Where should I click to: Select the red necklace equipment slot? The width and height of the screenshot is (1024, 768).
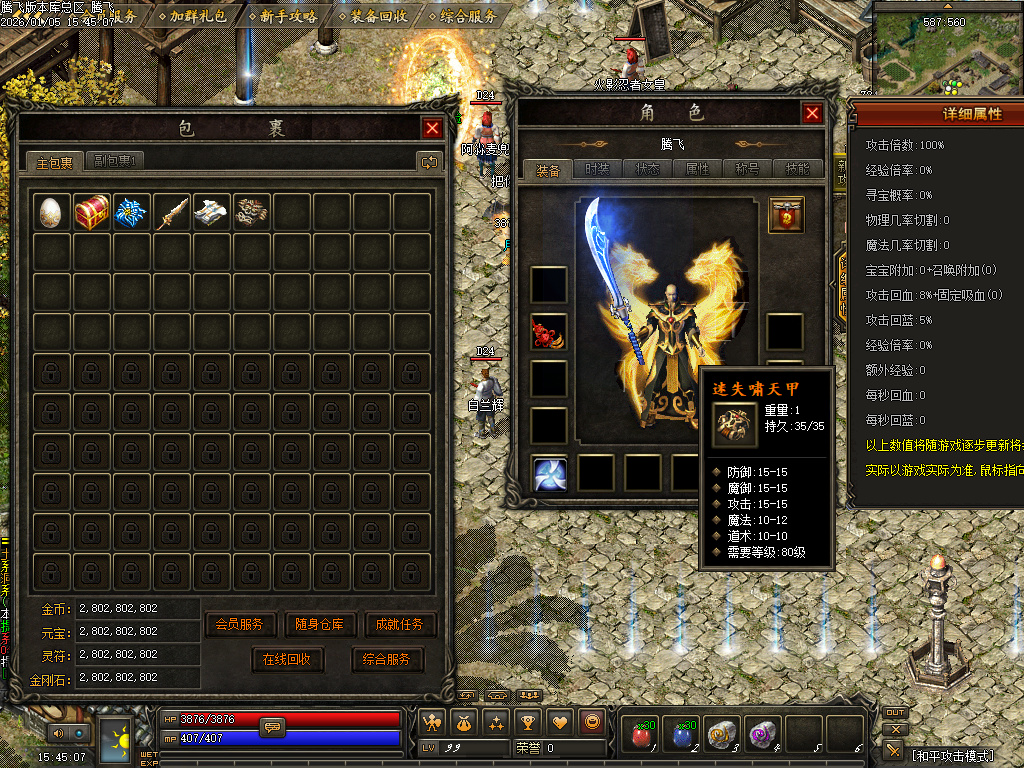pyautogui.click(x=549, y=332)
